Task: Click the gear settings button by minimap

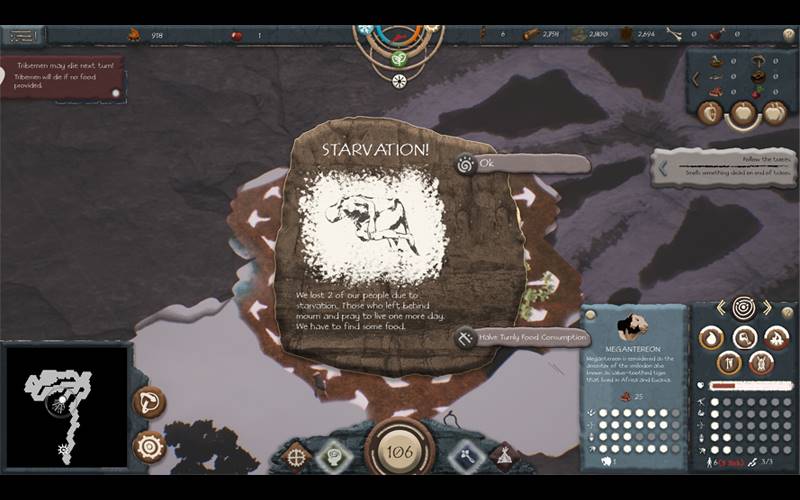Action: (x=149, y=446)
